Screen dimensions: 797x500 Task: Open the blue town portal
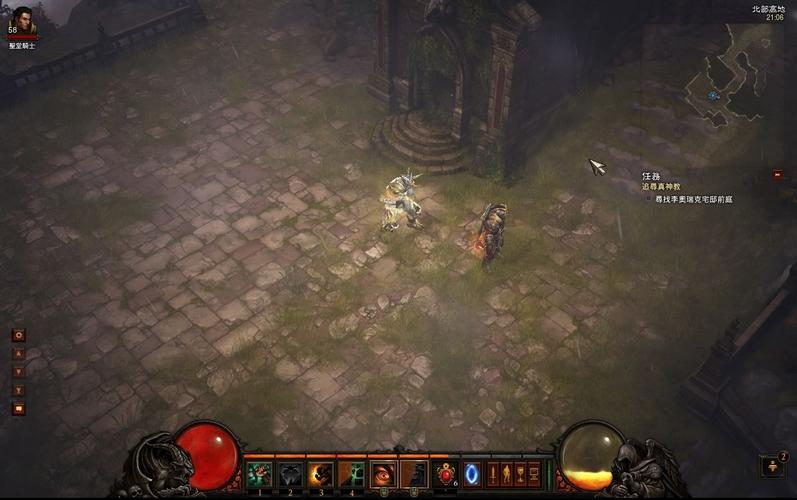pos(471,474)
